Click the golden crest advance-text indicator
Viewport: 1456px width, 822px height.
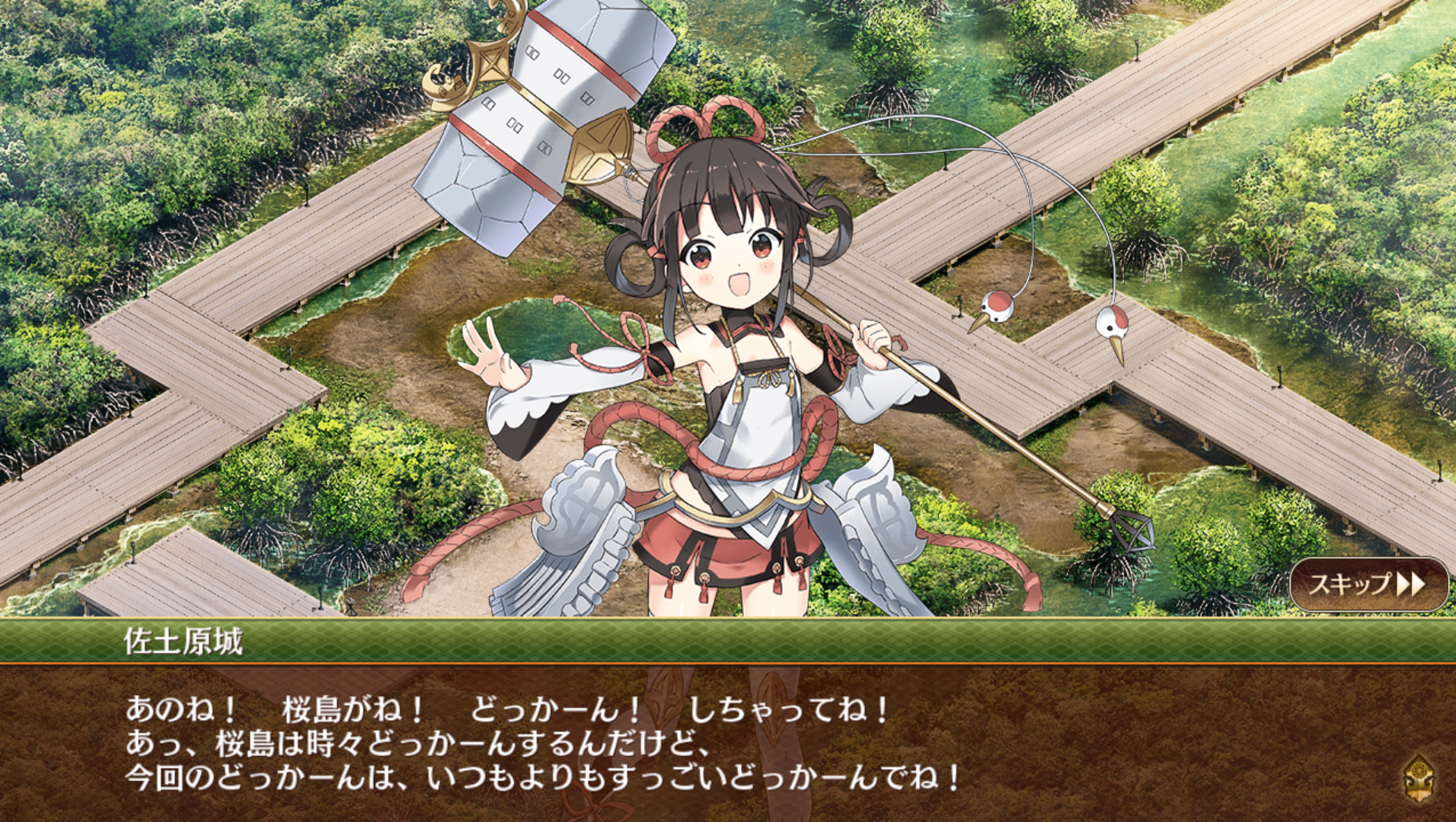[1419, 779]
